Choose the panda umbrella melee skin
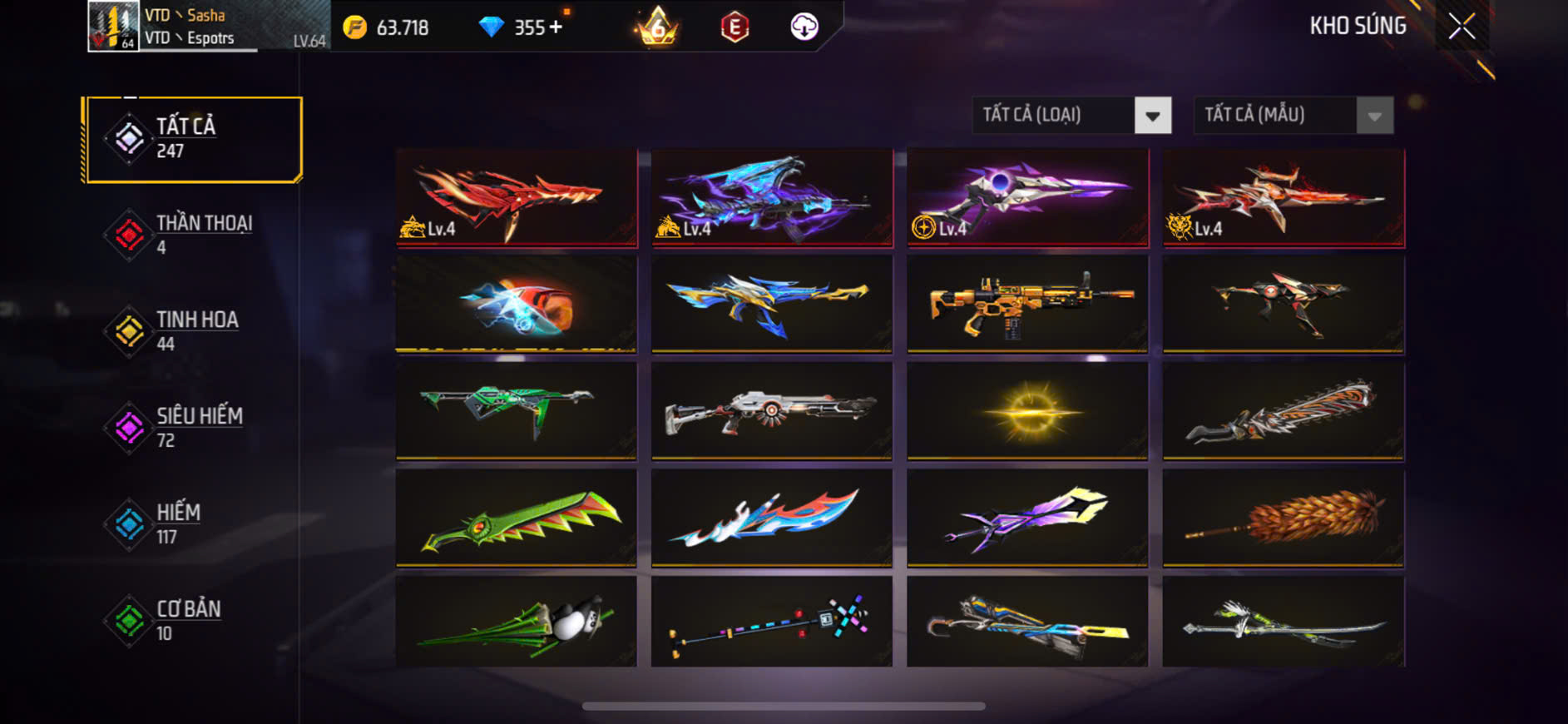This screenshot has height=724, width=1568. click(517, 622)
